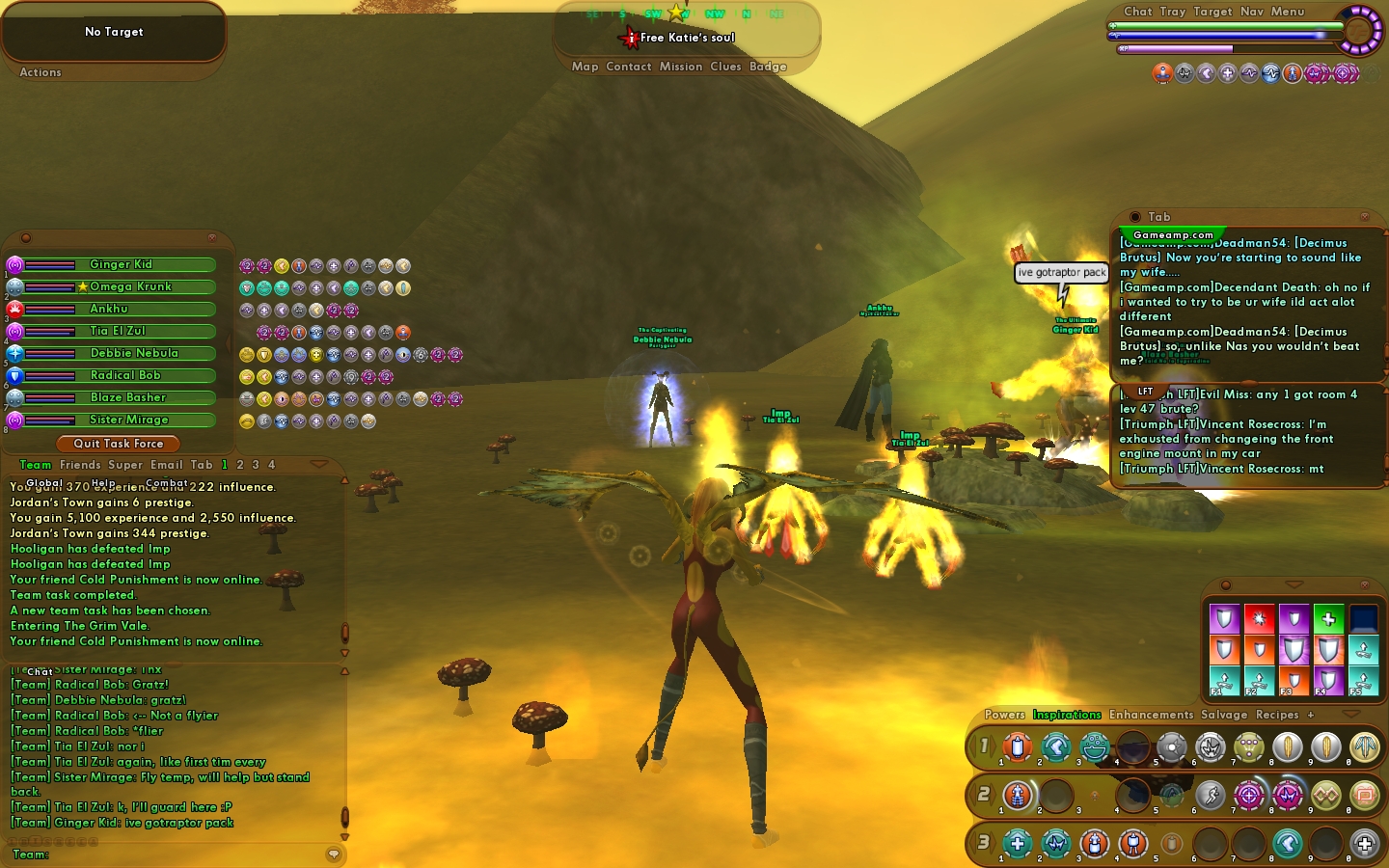Show the Mission panel
This screenshot has height=868, width=1389.
[x=681, y=67]
